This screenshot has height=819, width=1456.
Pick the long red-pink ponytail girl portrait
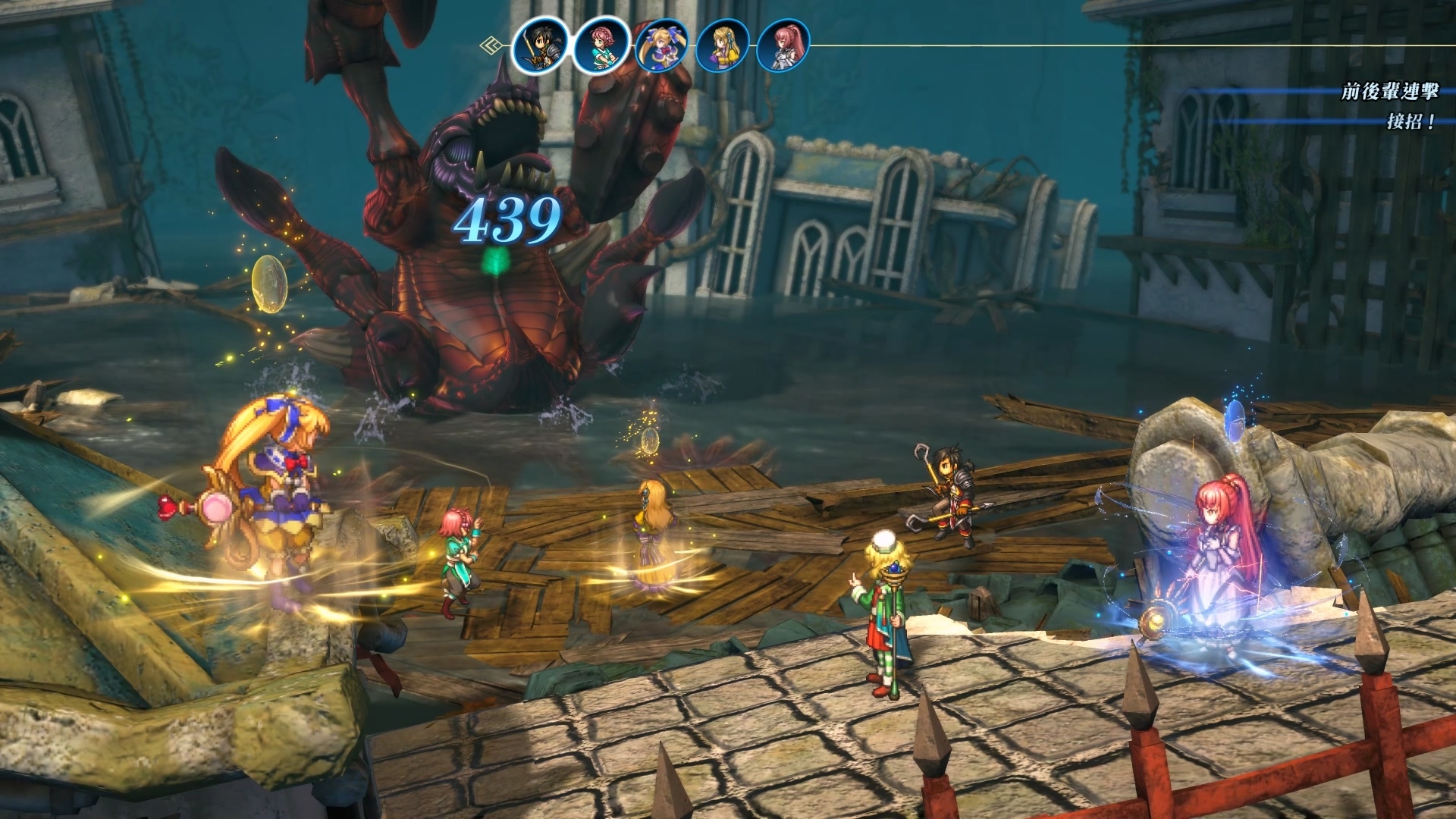coord(783,45)
